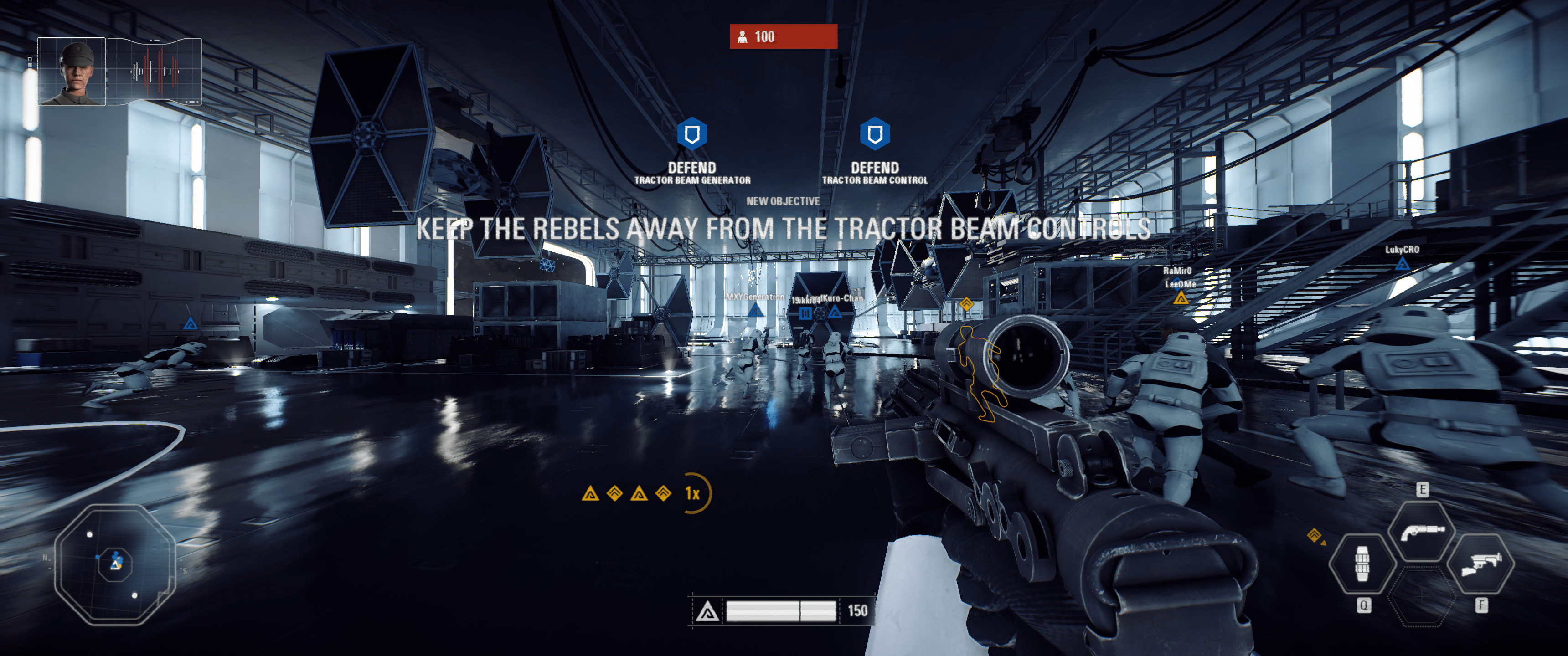Click the DEFEND shield icon above Tractor Beam Control
1568x656 pixels.
874,134
